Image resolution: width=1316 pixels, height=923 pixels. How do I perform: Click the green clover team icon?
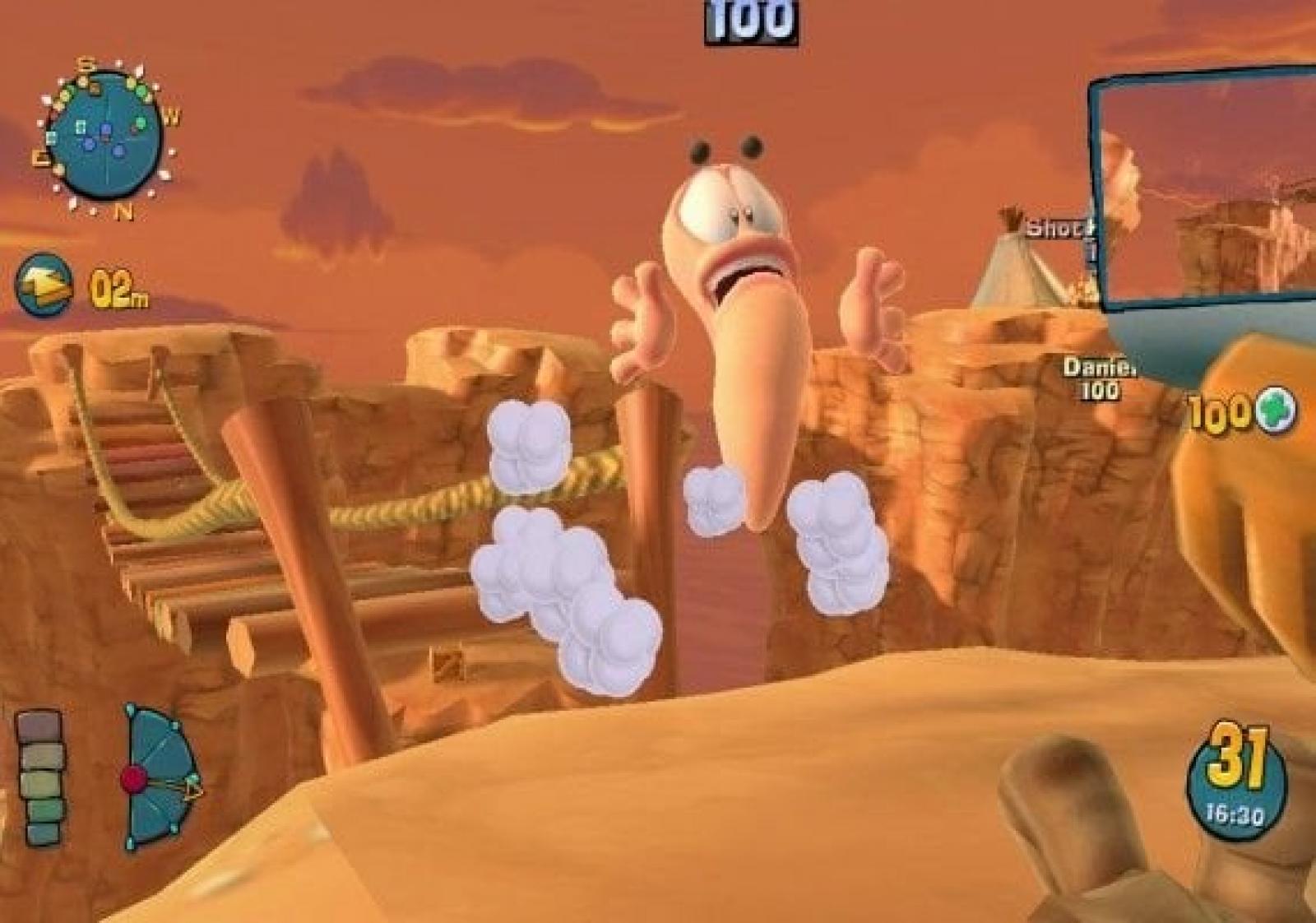1273,411
